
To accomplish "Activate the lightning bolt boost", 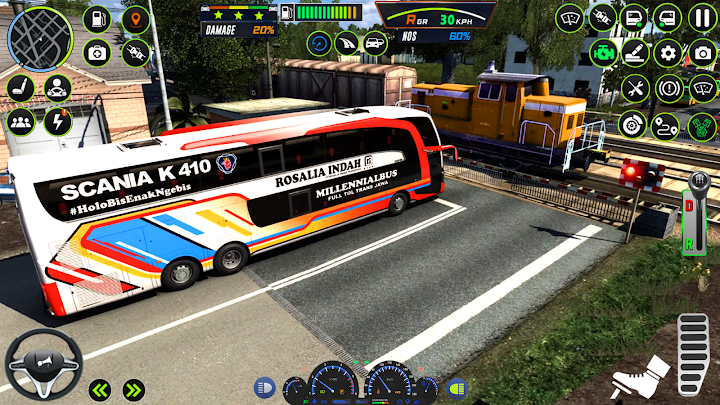I will (x=57, y=122).
